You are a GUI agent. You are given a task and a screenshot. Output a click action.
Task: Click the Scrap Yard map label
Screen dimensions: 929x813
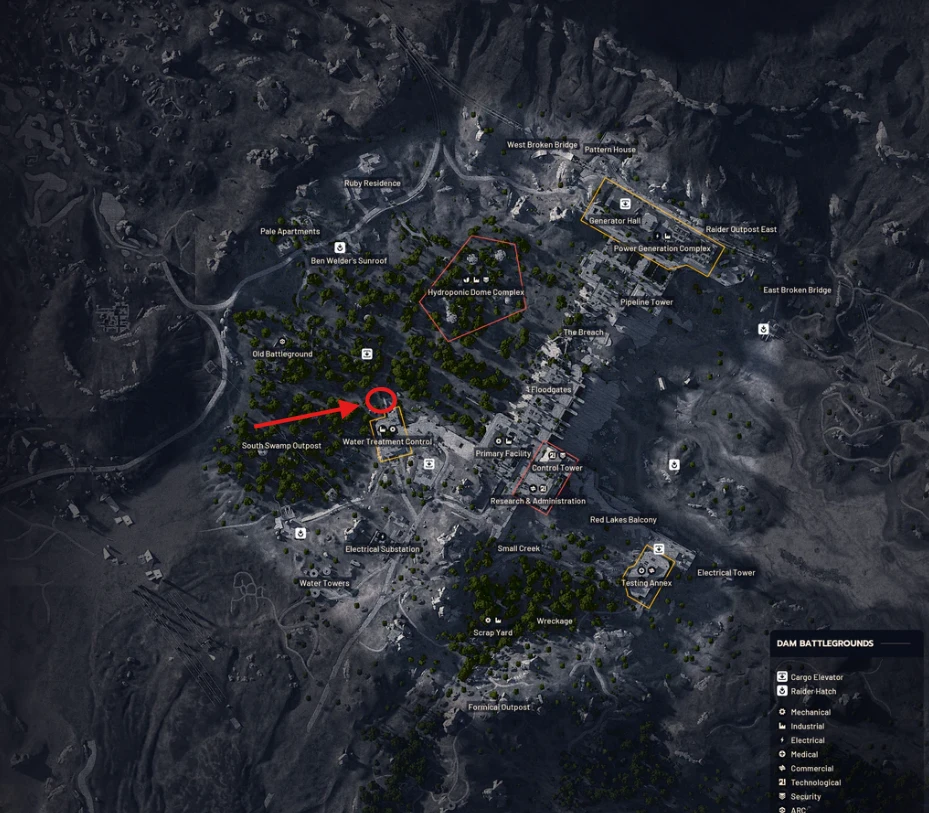493,633
